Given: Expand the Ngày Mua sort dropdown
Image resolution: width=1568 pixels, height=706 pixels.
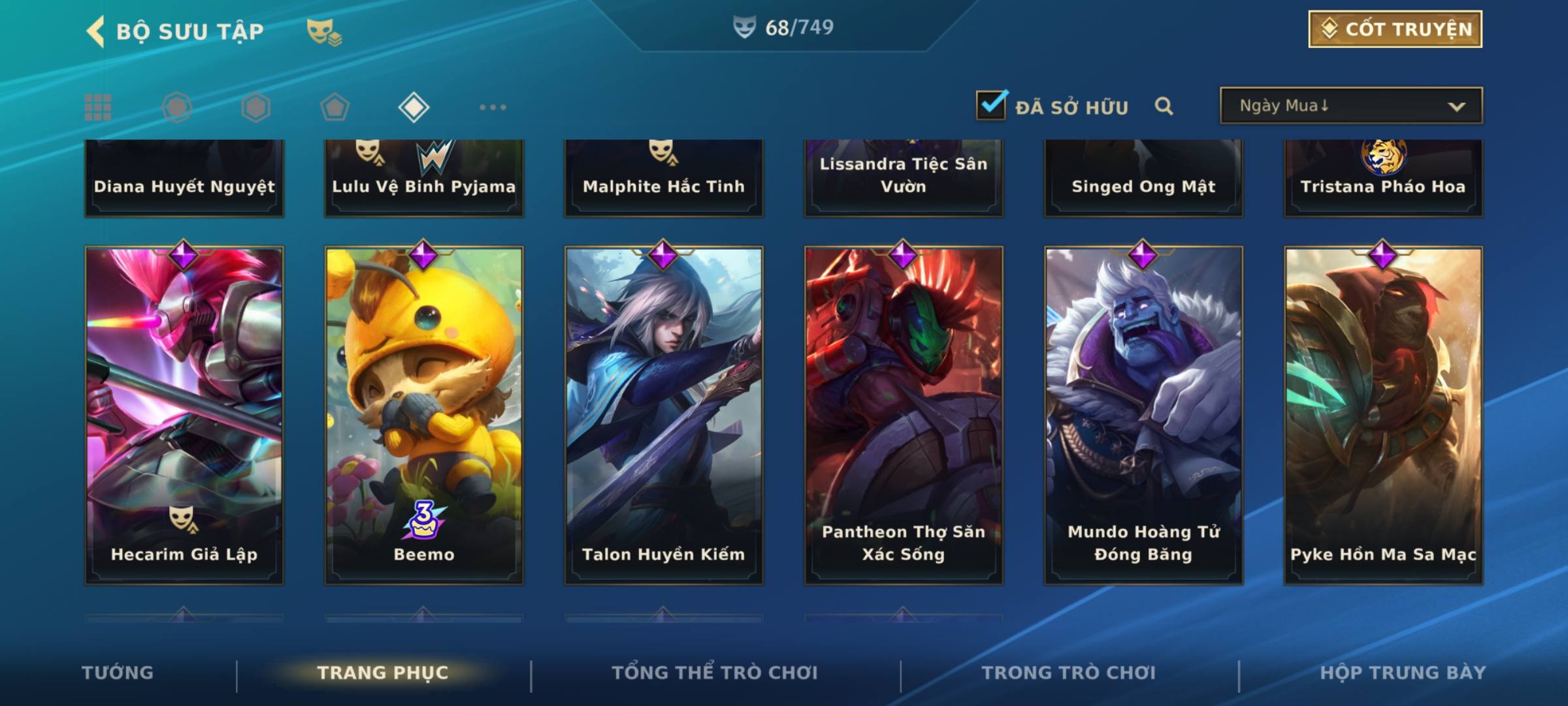Looking at the screenshot, I should pos(1351,106).
